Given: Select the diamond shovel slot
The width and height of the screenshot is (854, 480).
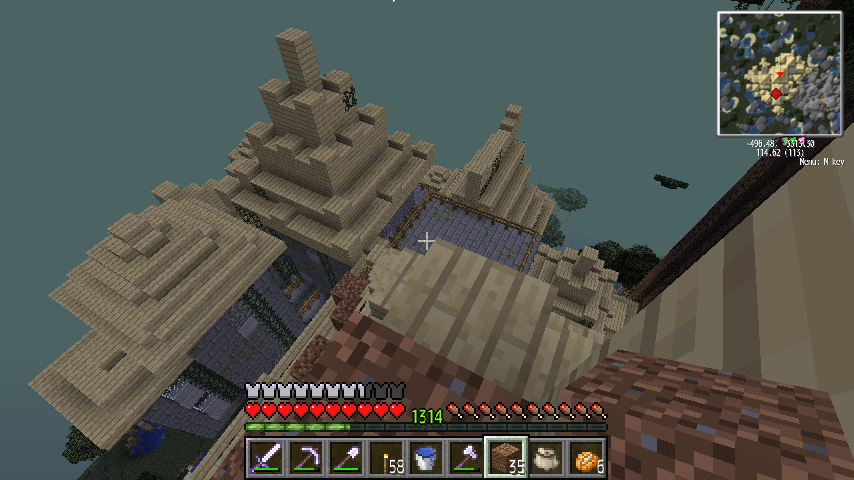Looking at the screenshot, I should (346, 458).
